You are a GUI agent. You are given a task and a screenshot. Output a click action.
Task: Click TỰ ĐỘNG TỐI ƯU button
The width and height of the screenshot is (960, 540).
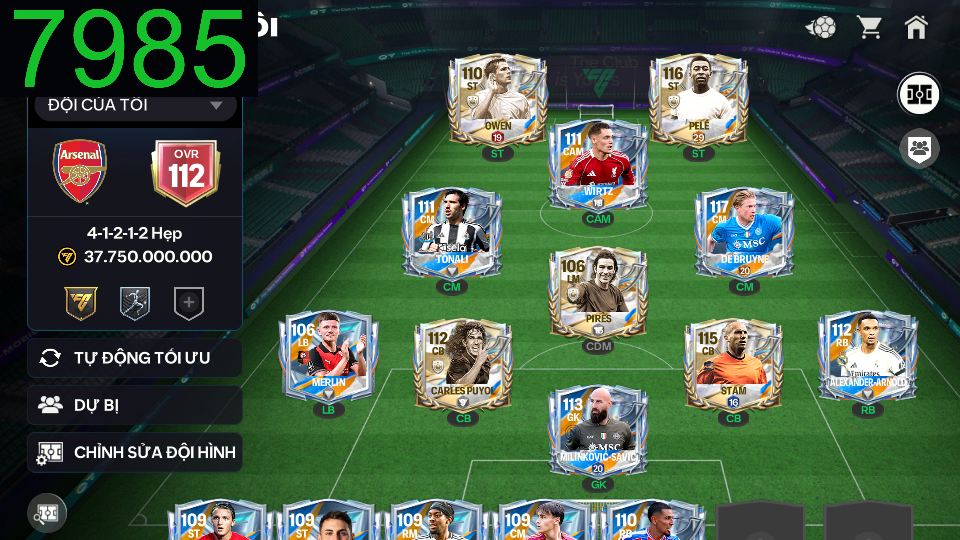(x=135, y=358)
